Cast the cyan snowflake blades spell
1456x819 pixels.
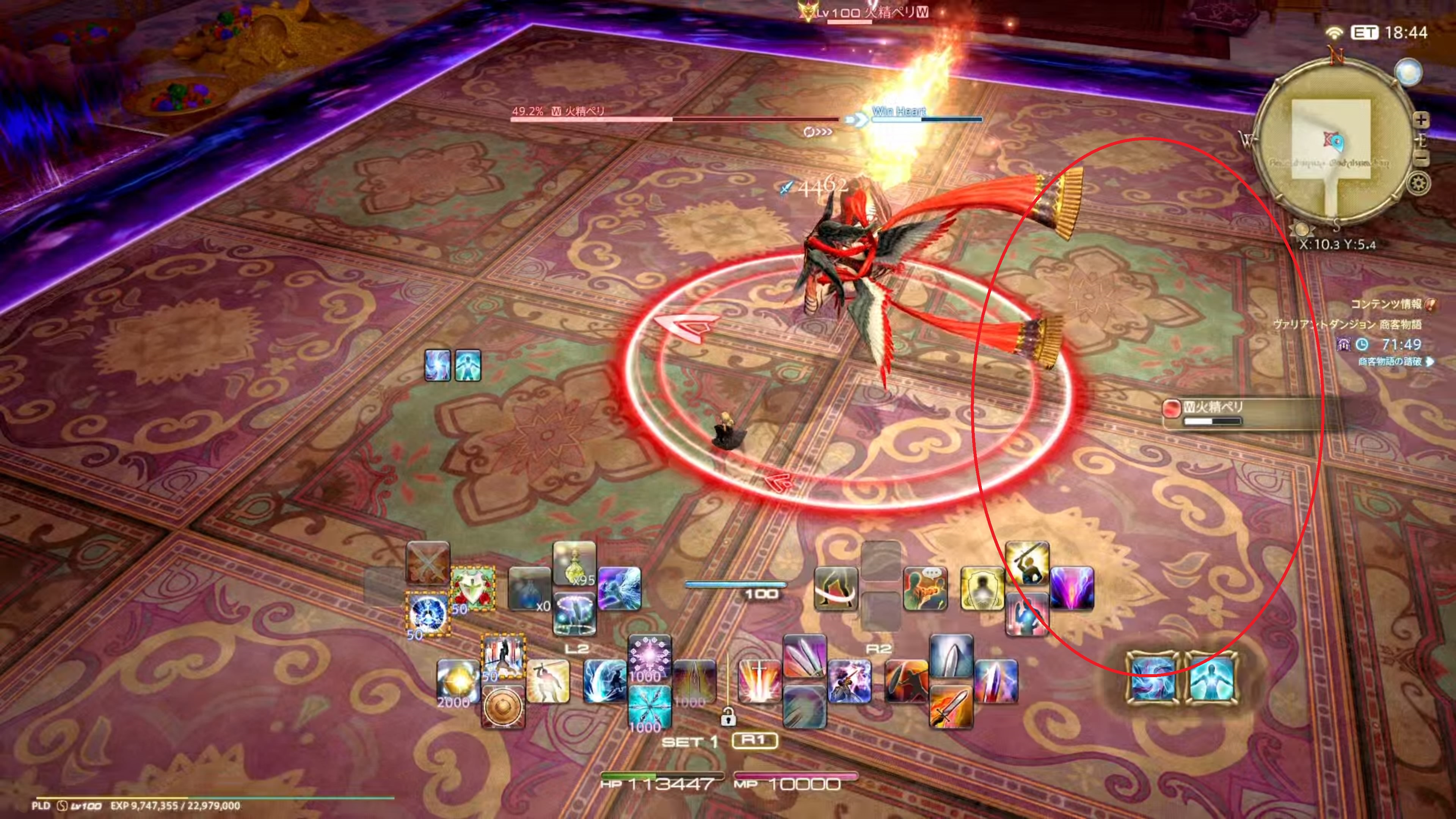coord(650,706)
